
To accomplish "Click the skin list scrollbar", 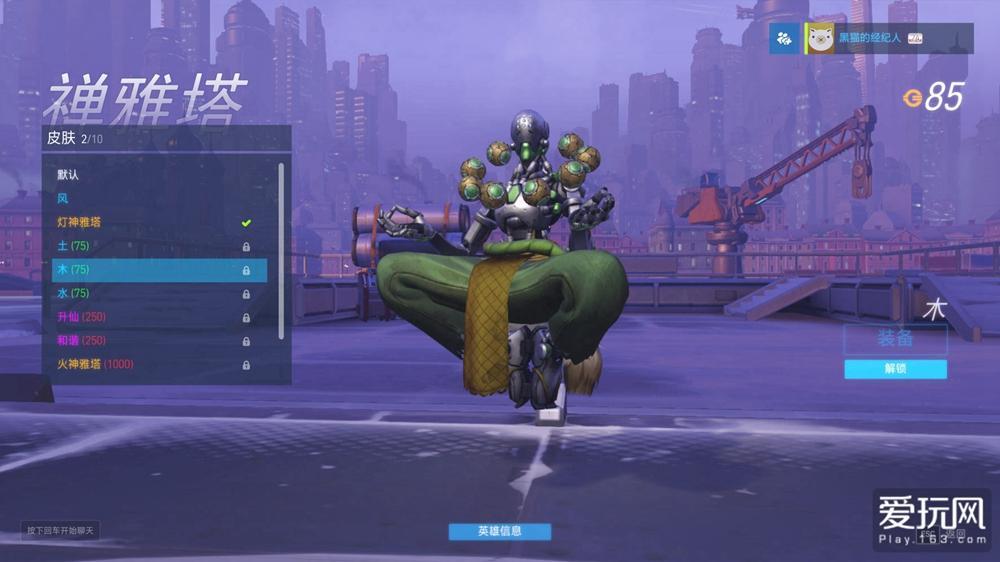I will tap(281, 250).
